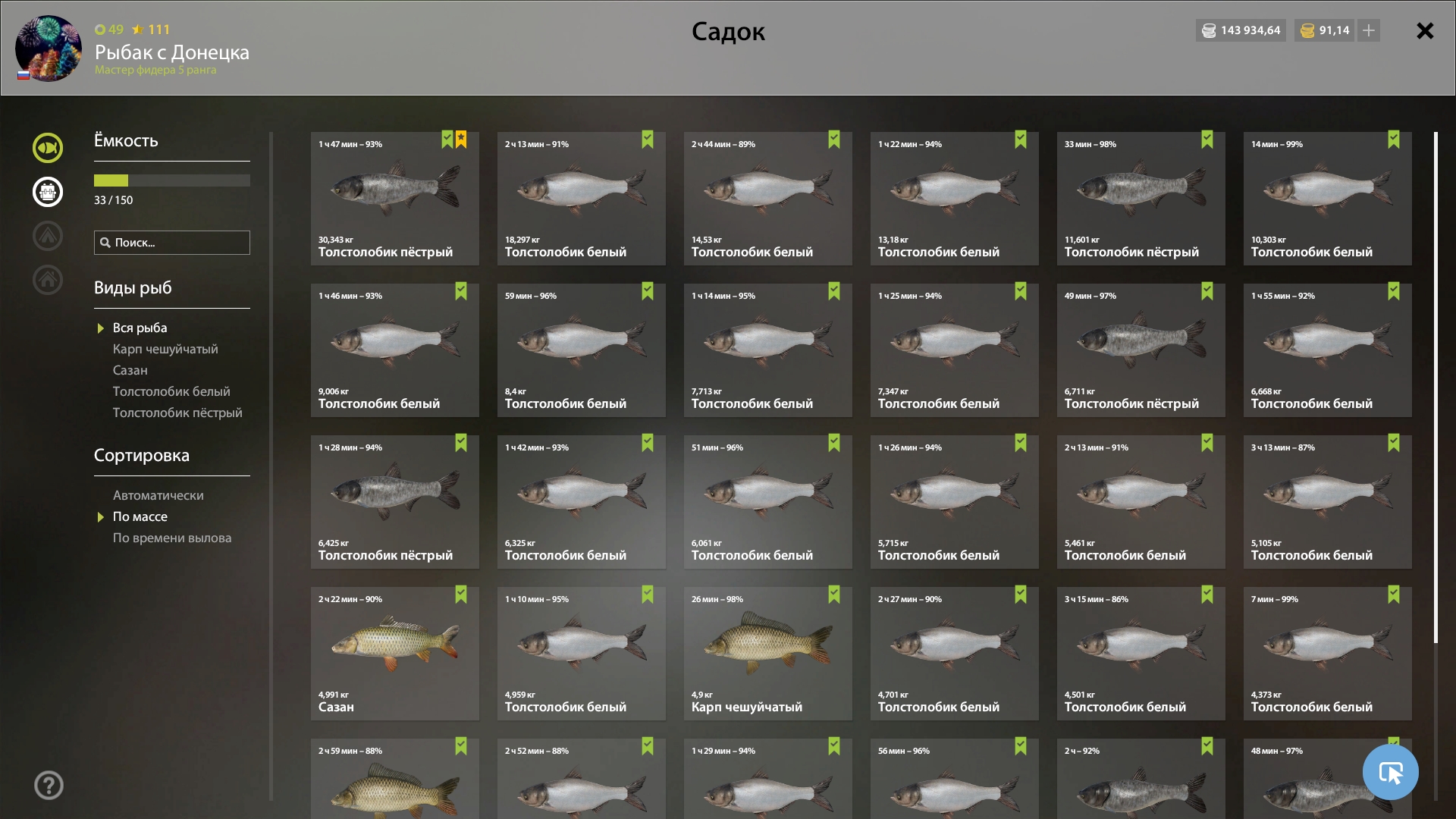The width and height of the screenshot is (1456, 819).
Task: Open the player profile avatar
Action: tap(49, 49)
